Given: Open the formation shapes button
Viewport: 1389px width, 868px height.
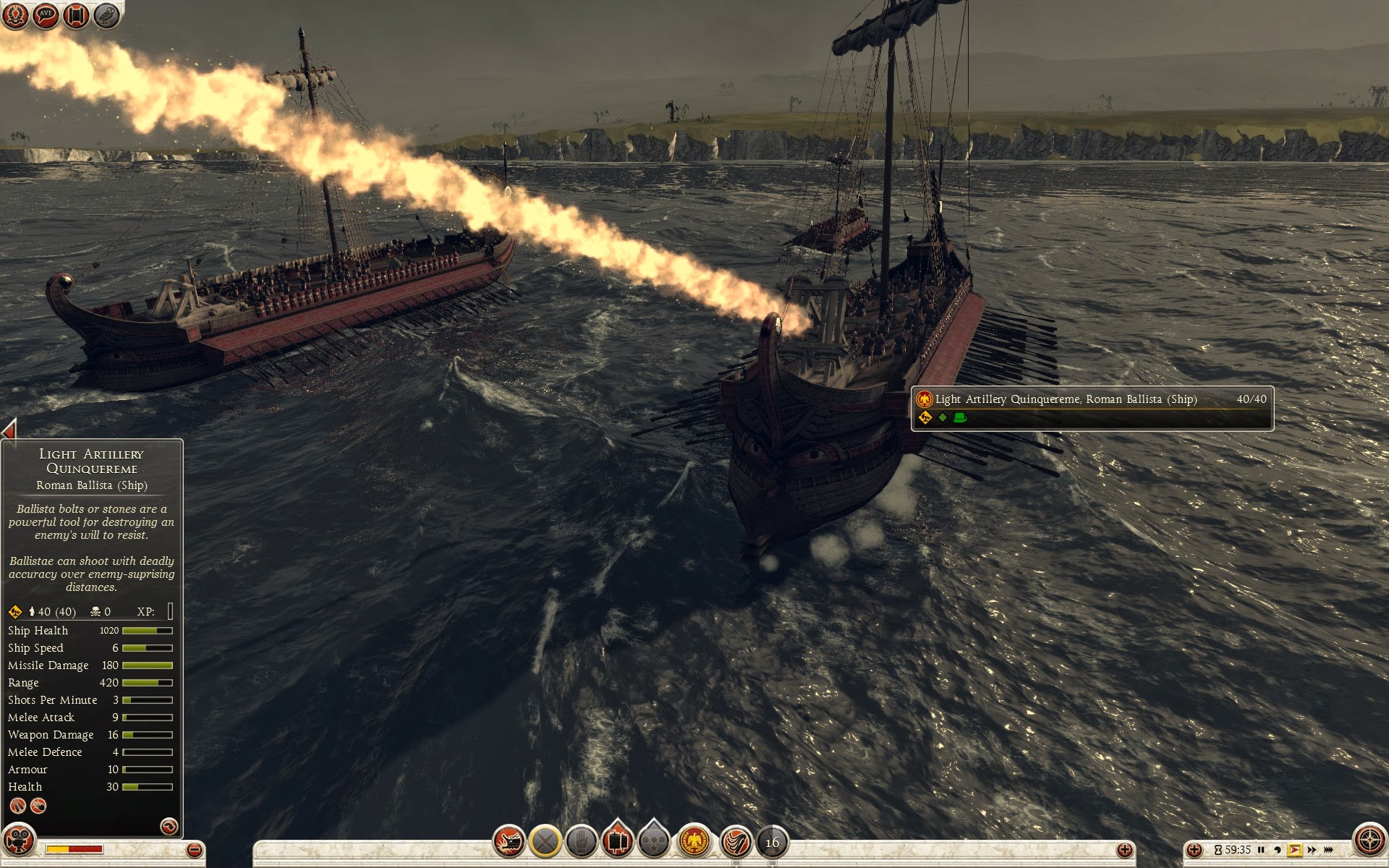Looking at the screenshot, I should click(654, 841).
